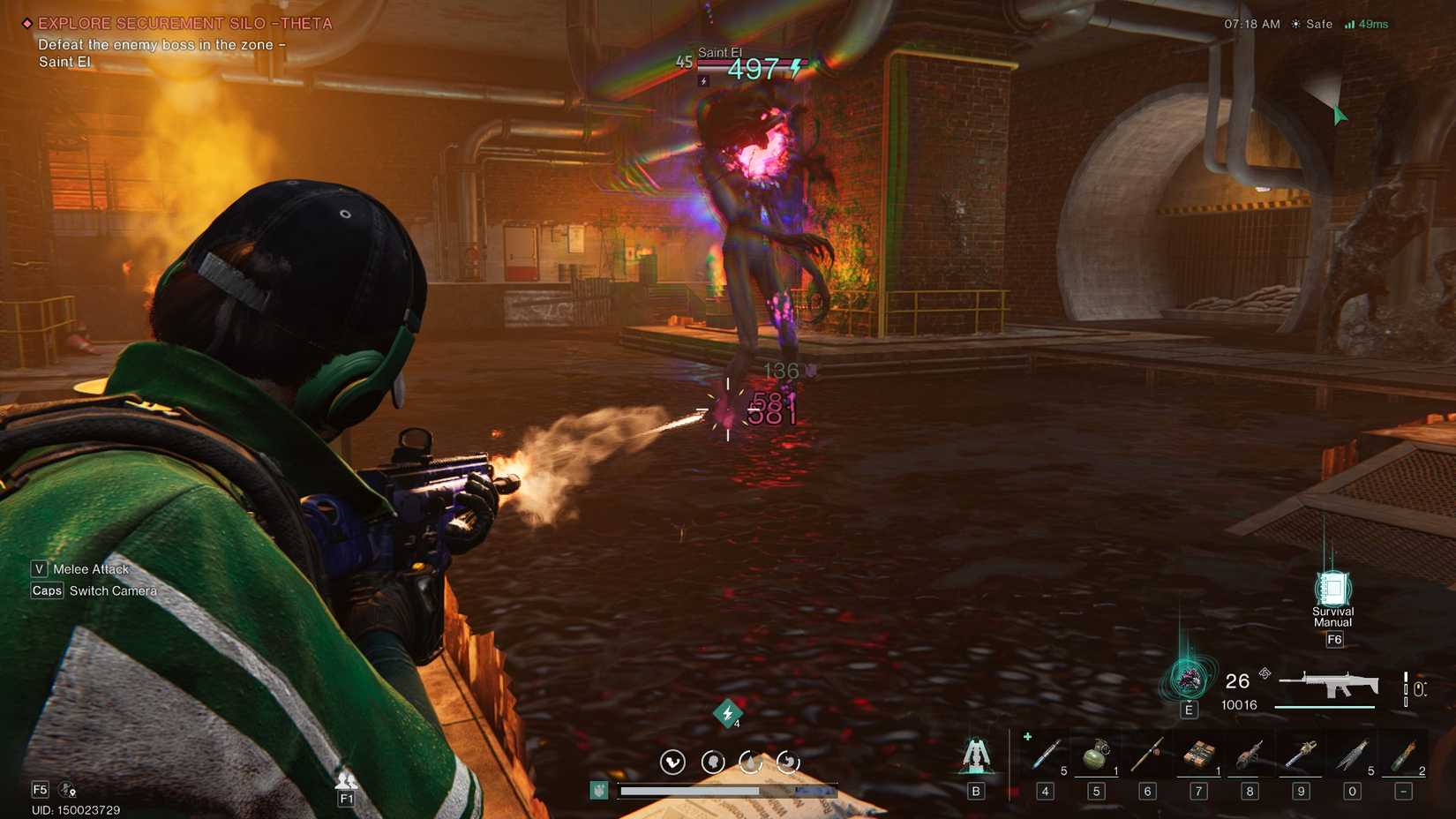
Task: Select the supply crate in slot 7
Action: pyautogui.click(x=1198, y=755)
